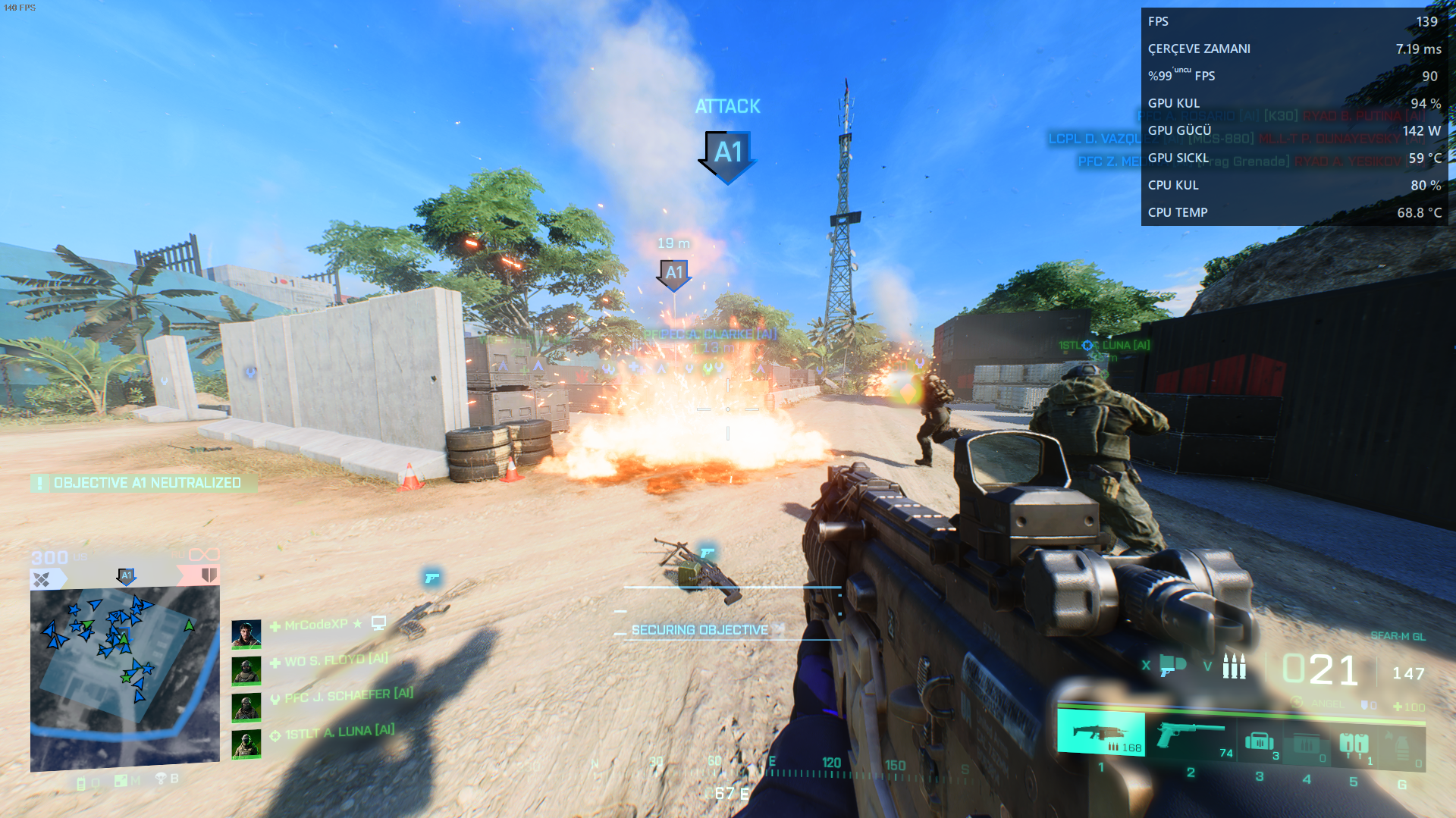Use the twin medical pouch gadget
The image size is (1456, 818).
point(1354,743)
